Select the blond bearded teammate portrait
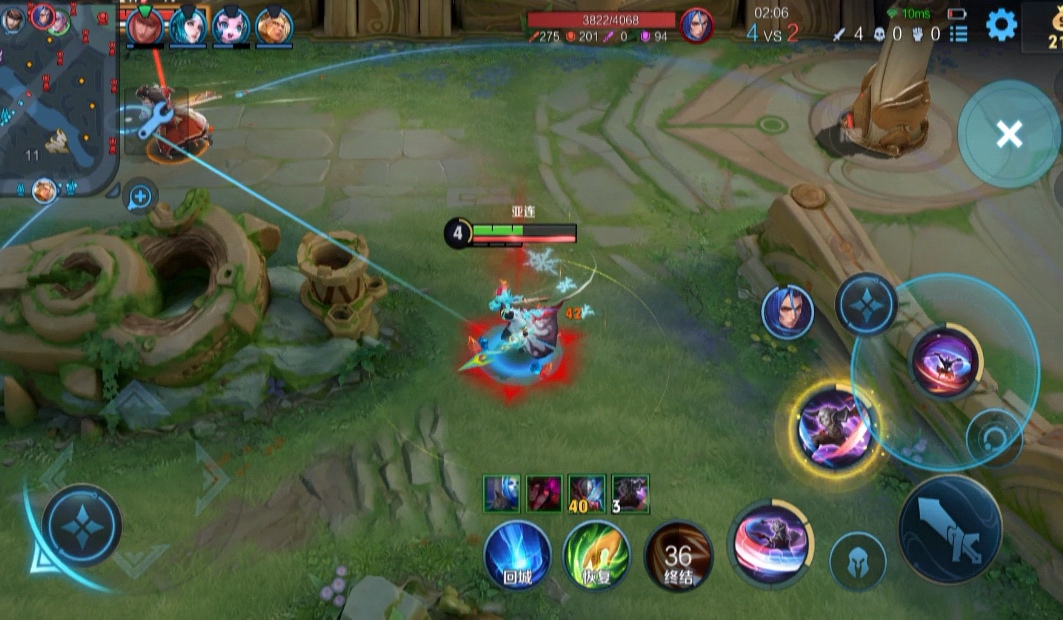Screen dimensions: 1063x620 point(274,27)
